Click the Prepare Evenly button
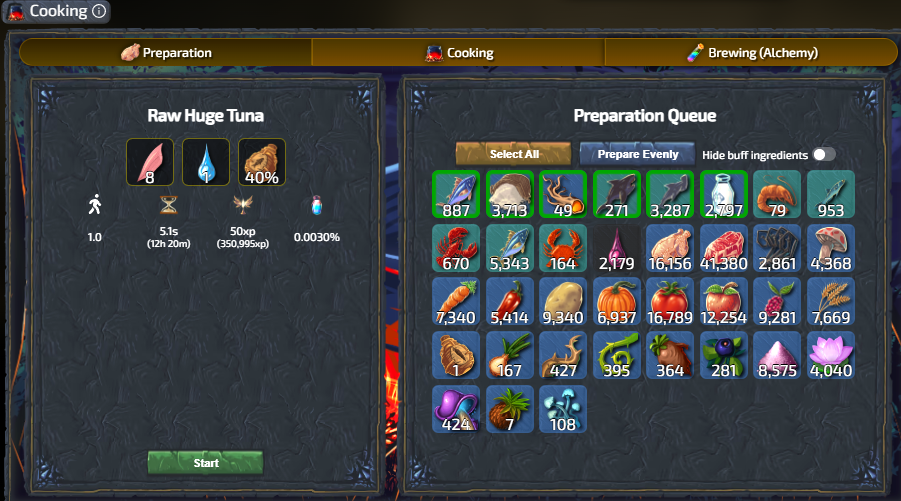 tap(638, 154)
